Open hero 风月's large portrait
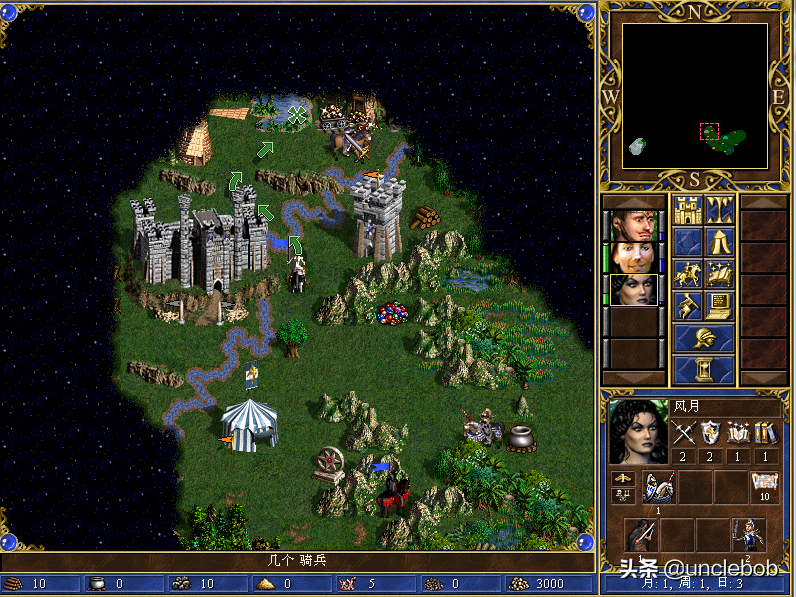The width and height of the screenshot is (796, 597). (x=637, y=432)
